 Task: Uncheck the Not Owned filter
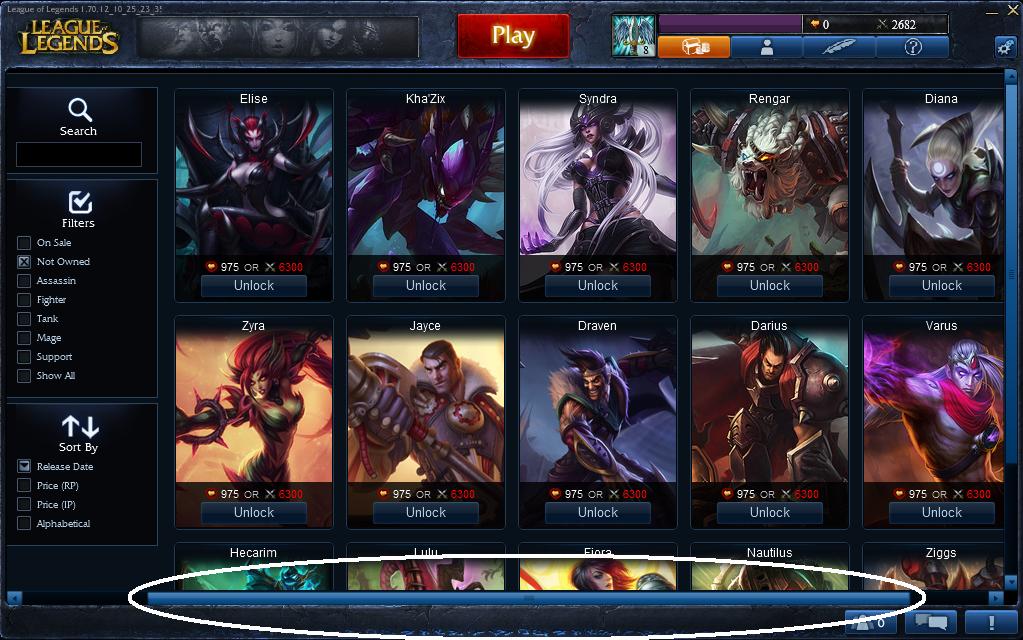coord(24,262)
